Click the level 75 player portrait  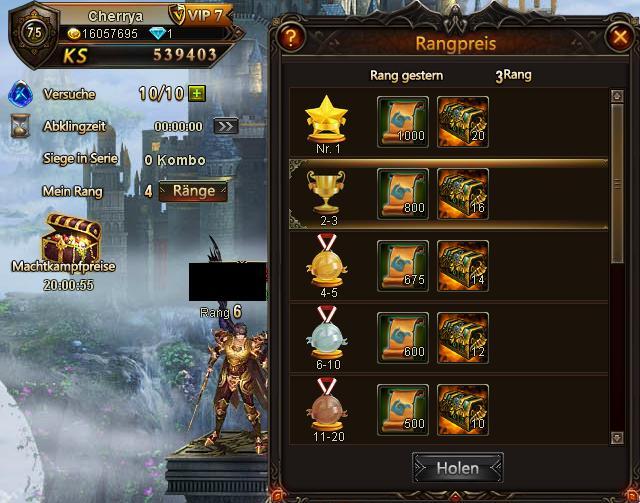[x=32, y=30]
